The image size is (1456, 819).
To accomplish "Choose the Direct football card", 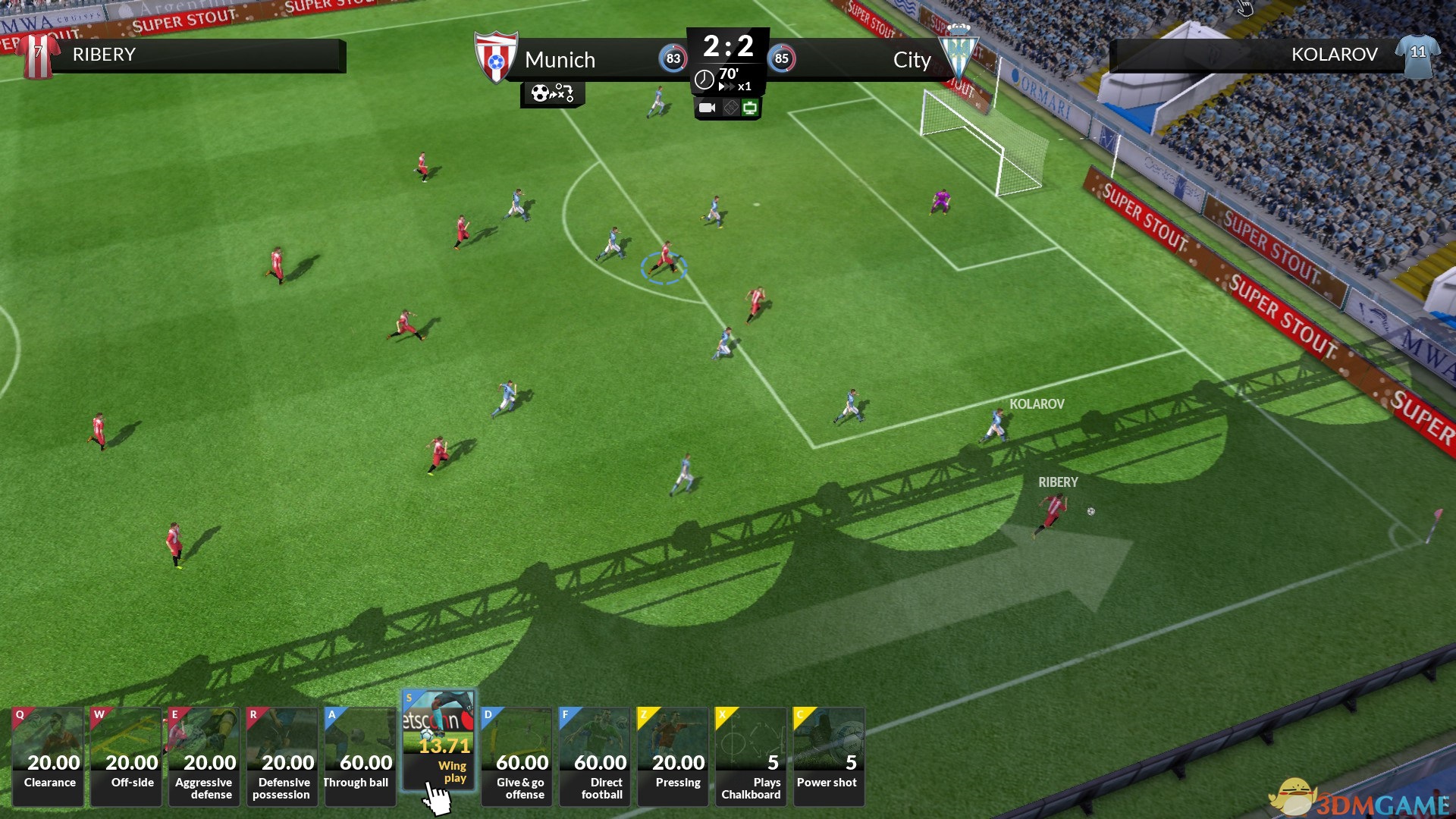I will (595, 756).
